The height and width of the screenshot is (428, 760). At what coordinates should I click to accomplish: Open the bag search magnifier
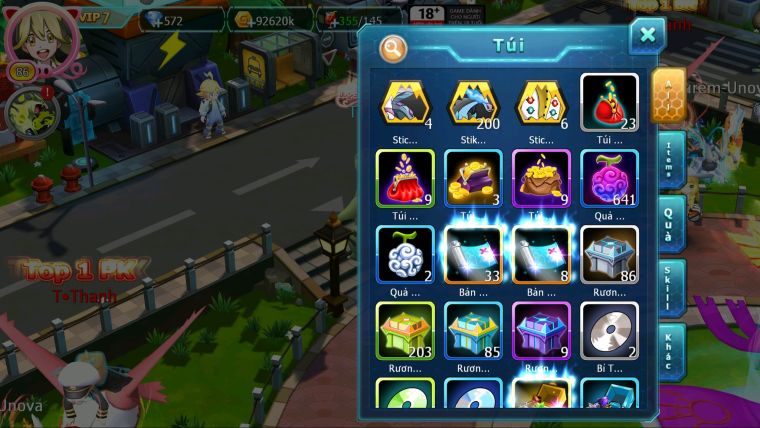pos(394,47)
